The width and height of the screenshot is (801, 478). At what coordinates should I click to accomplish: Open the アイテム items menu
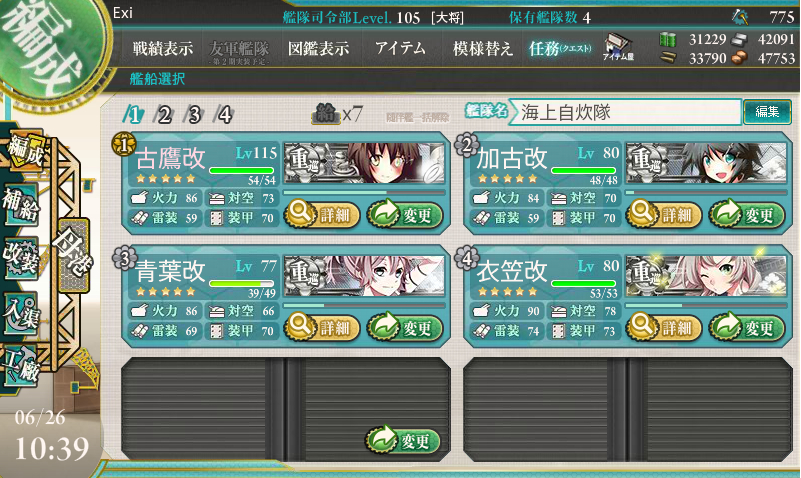[400, 48]
